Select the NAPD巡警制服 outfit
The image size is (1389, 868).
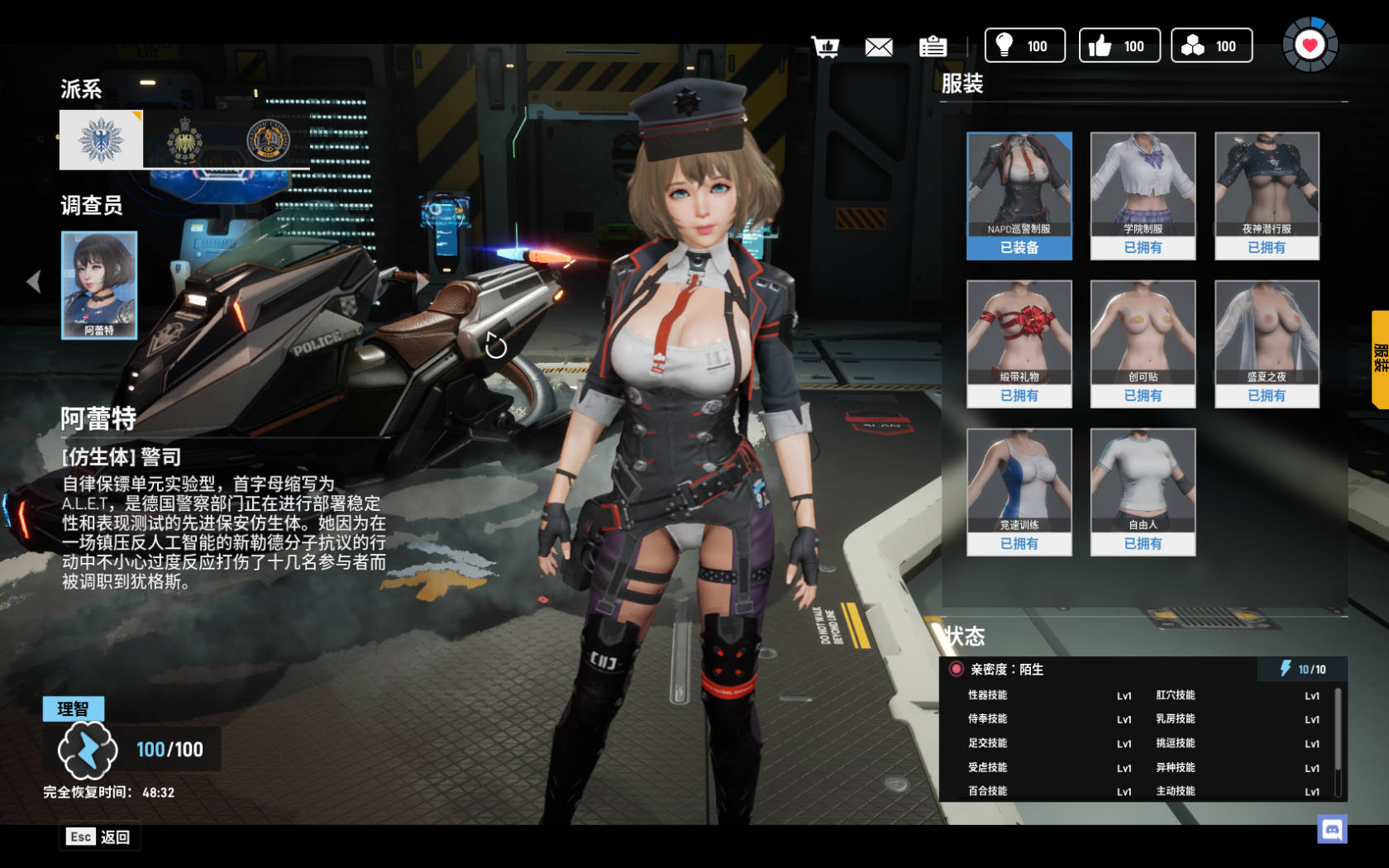(1019, 196)
